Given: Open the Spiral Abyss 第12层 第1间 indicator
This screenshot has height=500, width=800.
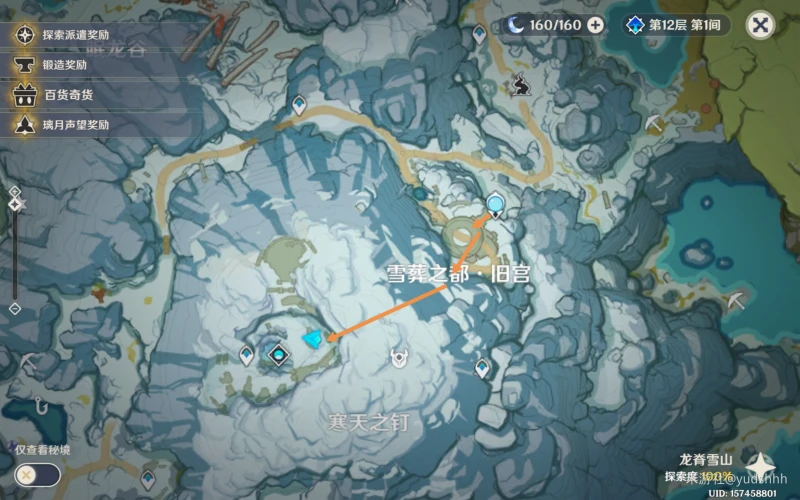Looking at the screenshot, I should click(676, 25).
